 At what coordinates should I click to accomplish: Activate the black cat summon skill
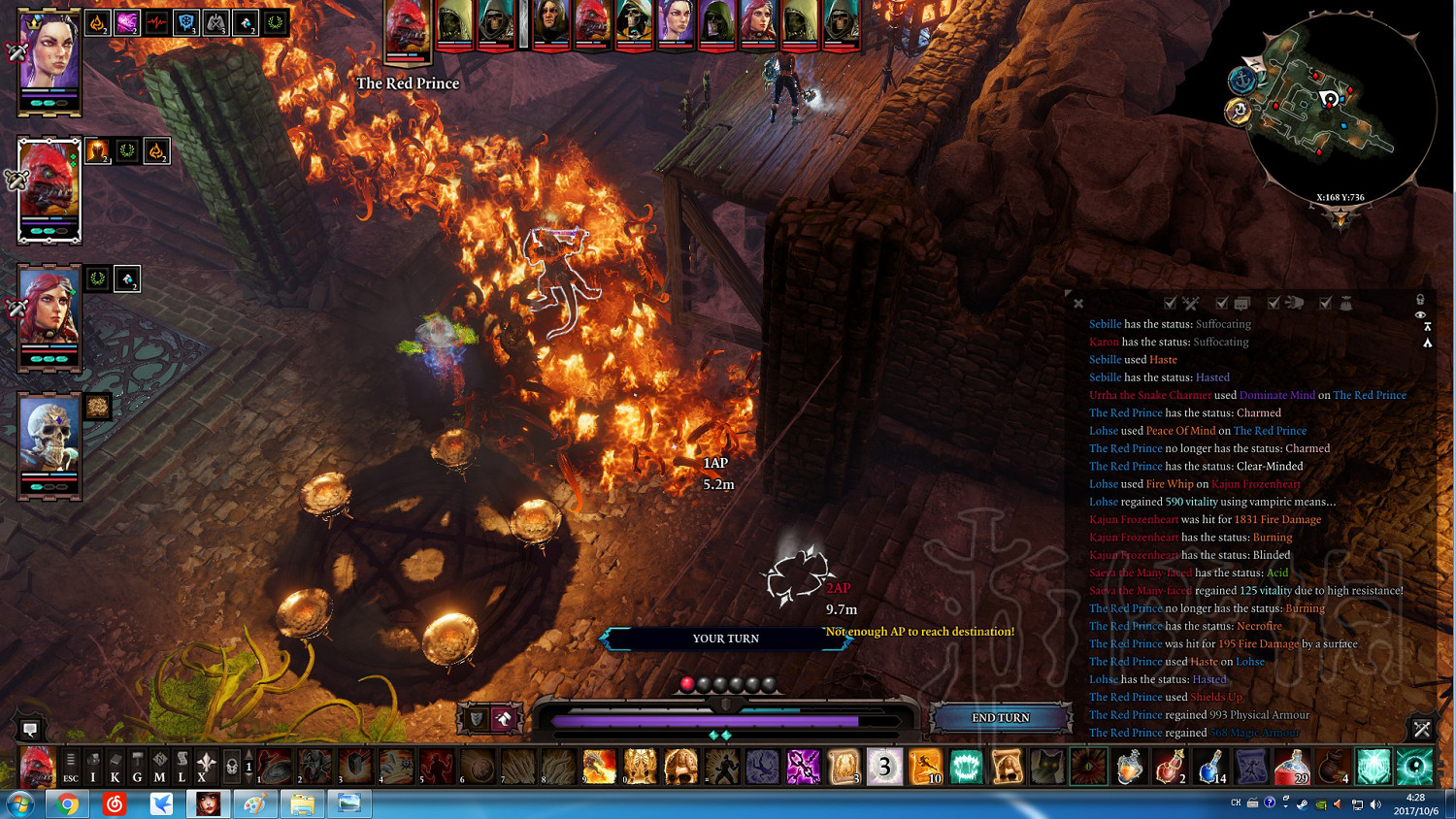1047,767
